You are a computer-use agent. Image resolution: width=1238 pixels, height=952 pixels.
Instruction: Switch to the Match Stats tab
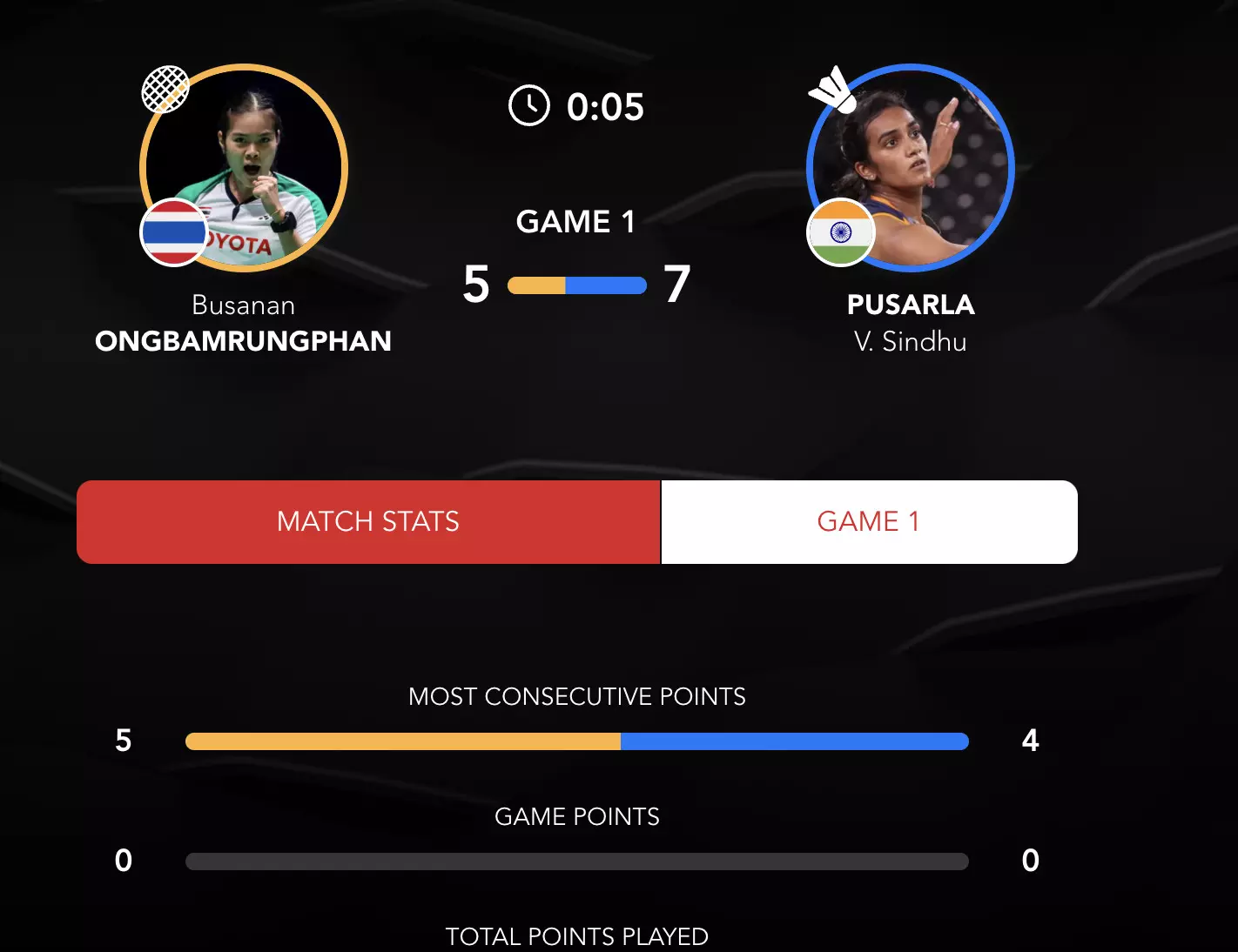(368, 522)
